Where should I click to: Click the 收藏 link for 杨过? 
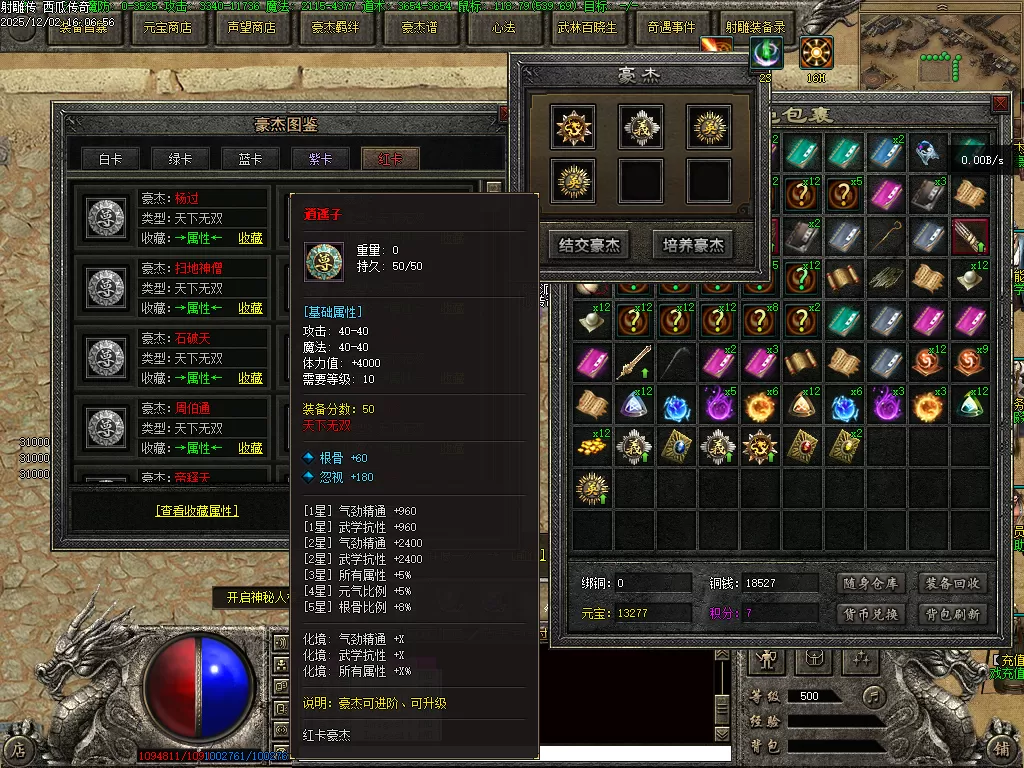250,238
